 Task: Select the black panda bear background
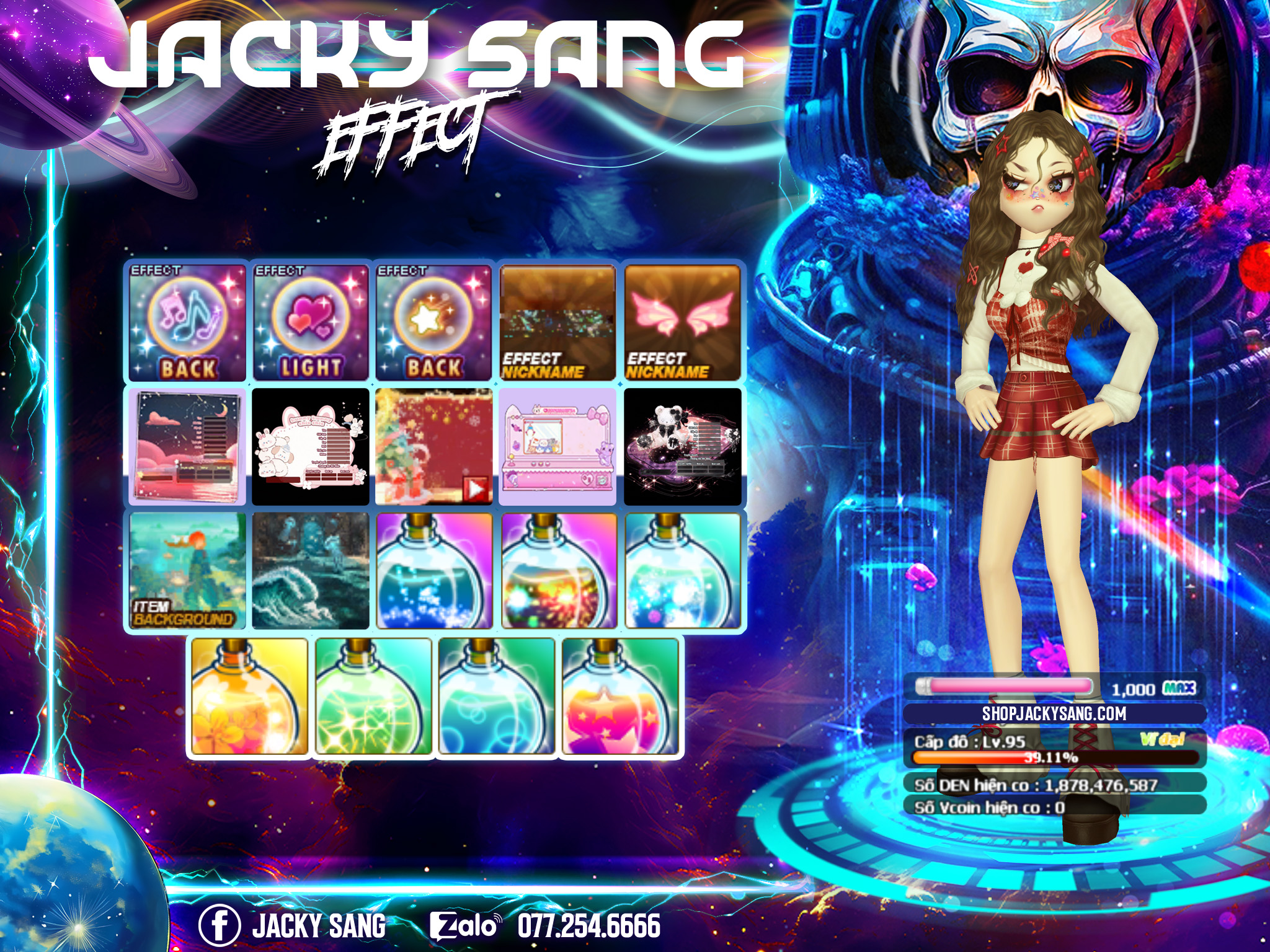point(682,446)
